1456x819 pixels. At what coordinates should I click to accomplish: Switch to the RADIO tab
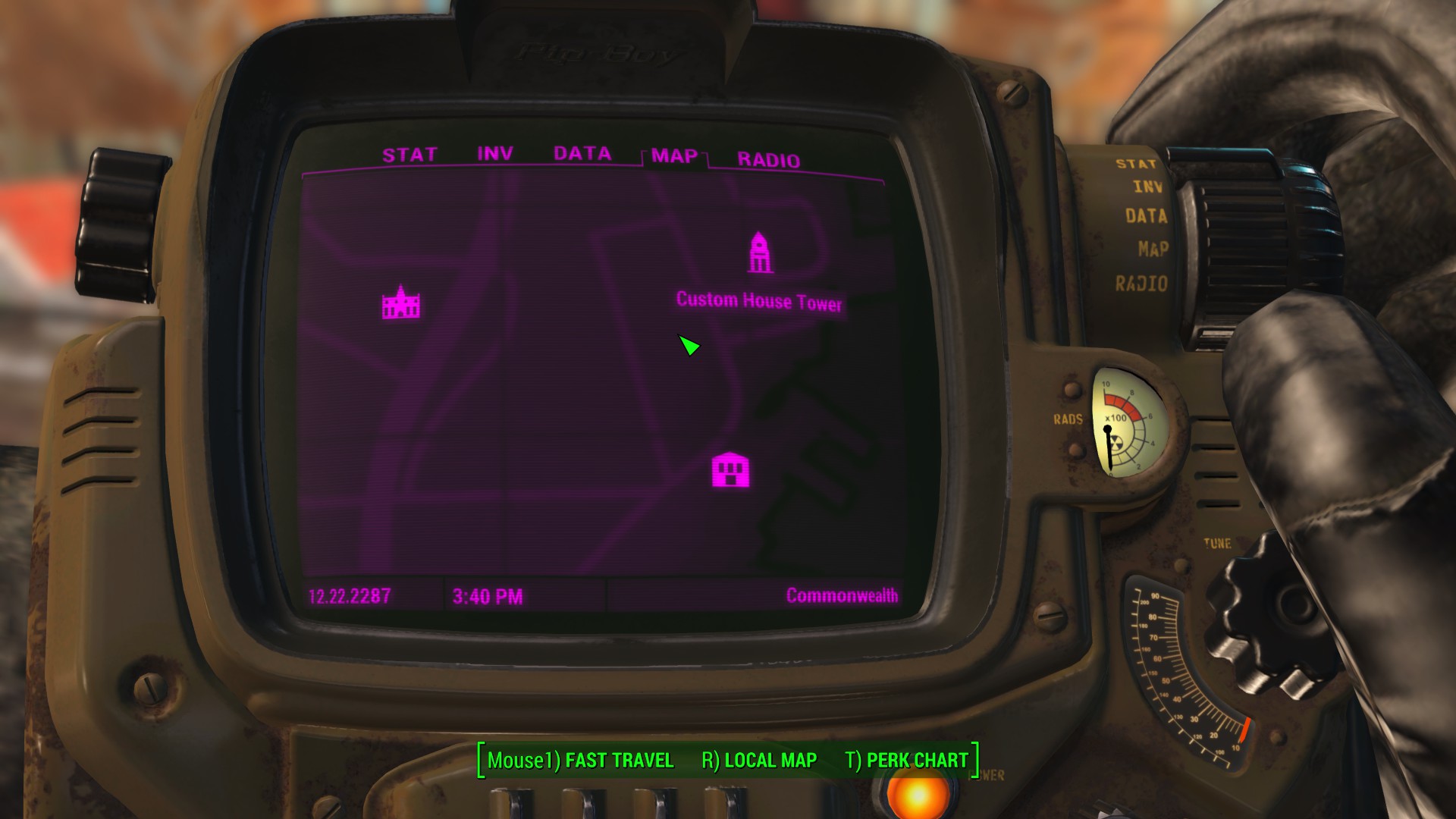coord(768,160)
